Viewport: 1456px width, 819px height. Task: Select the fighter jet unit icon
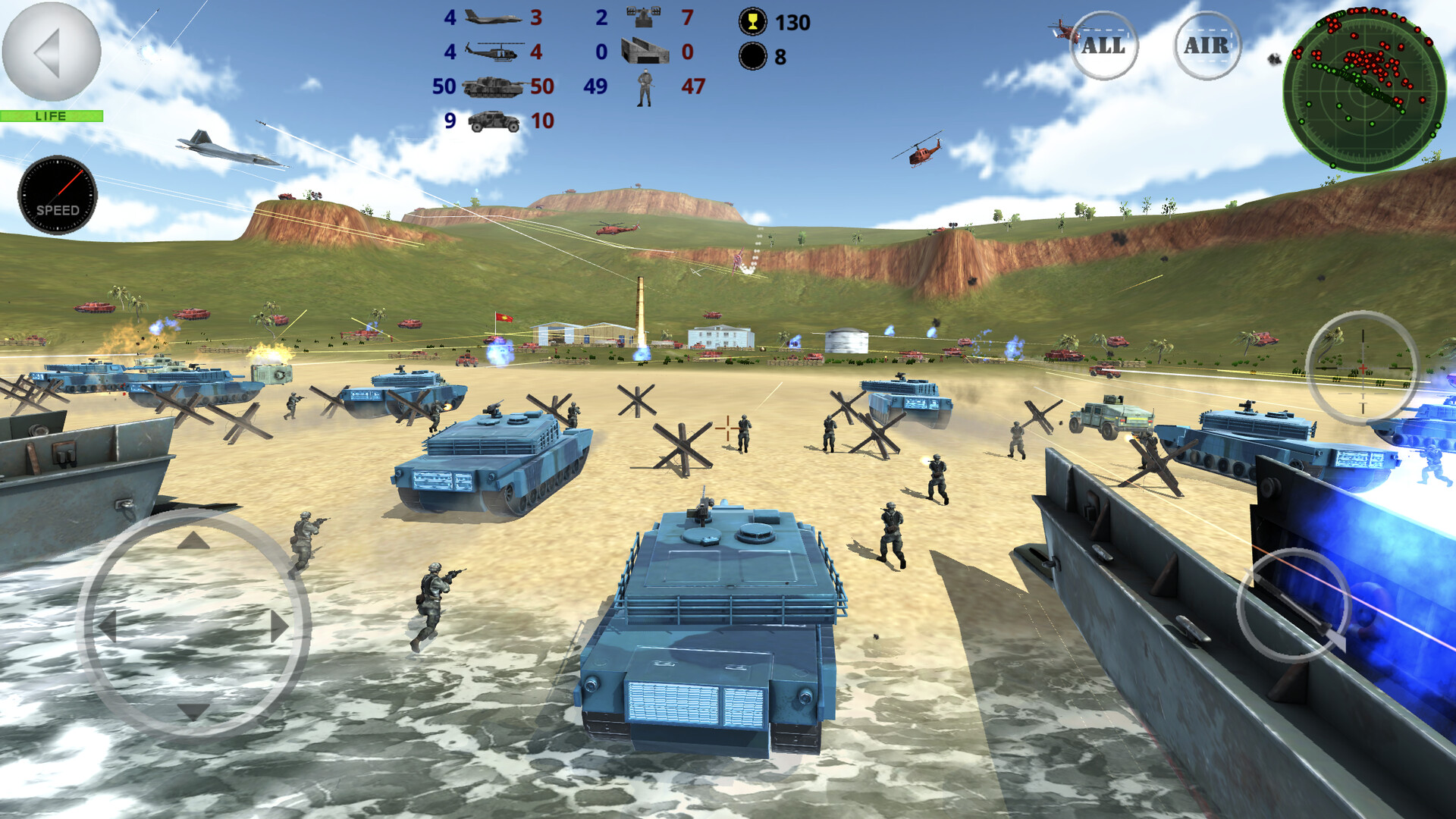pyautogui.click(x=493, y=17)
